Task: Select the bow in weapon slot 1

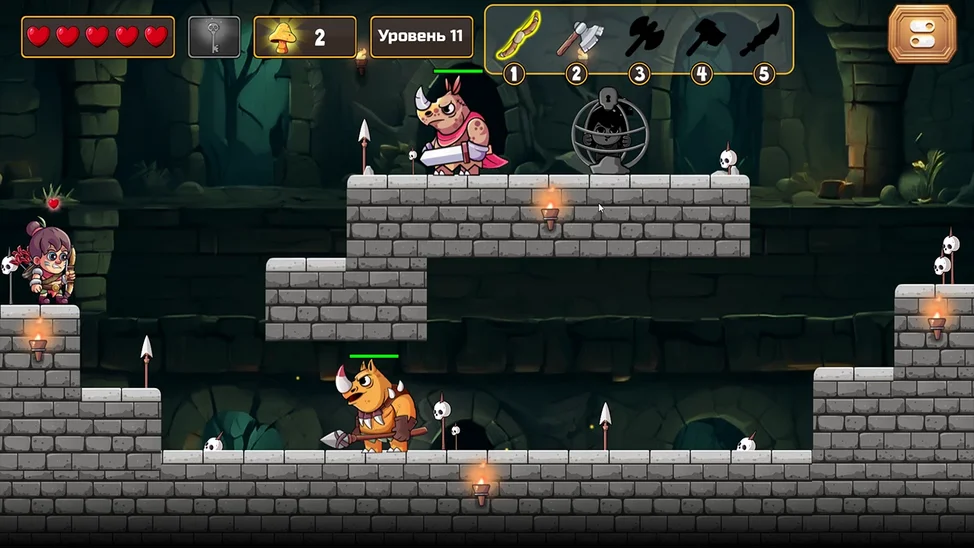Action: tap(516, 36)
